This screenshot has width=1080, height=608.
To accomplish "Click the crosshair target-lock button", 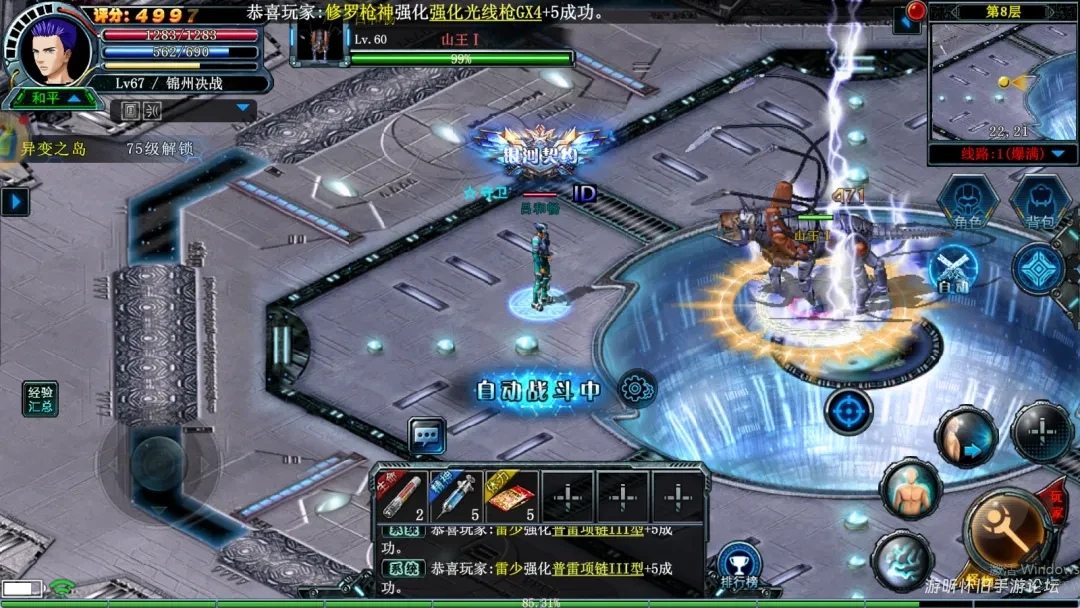I will [849, 411].
